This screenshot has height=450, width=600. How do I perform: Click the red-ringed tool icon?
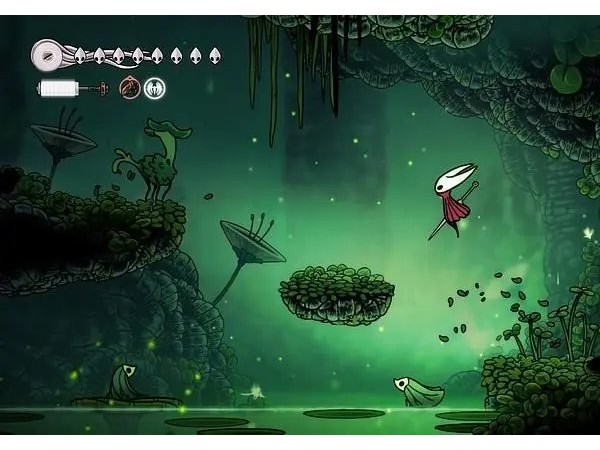coord(130,88)
